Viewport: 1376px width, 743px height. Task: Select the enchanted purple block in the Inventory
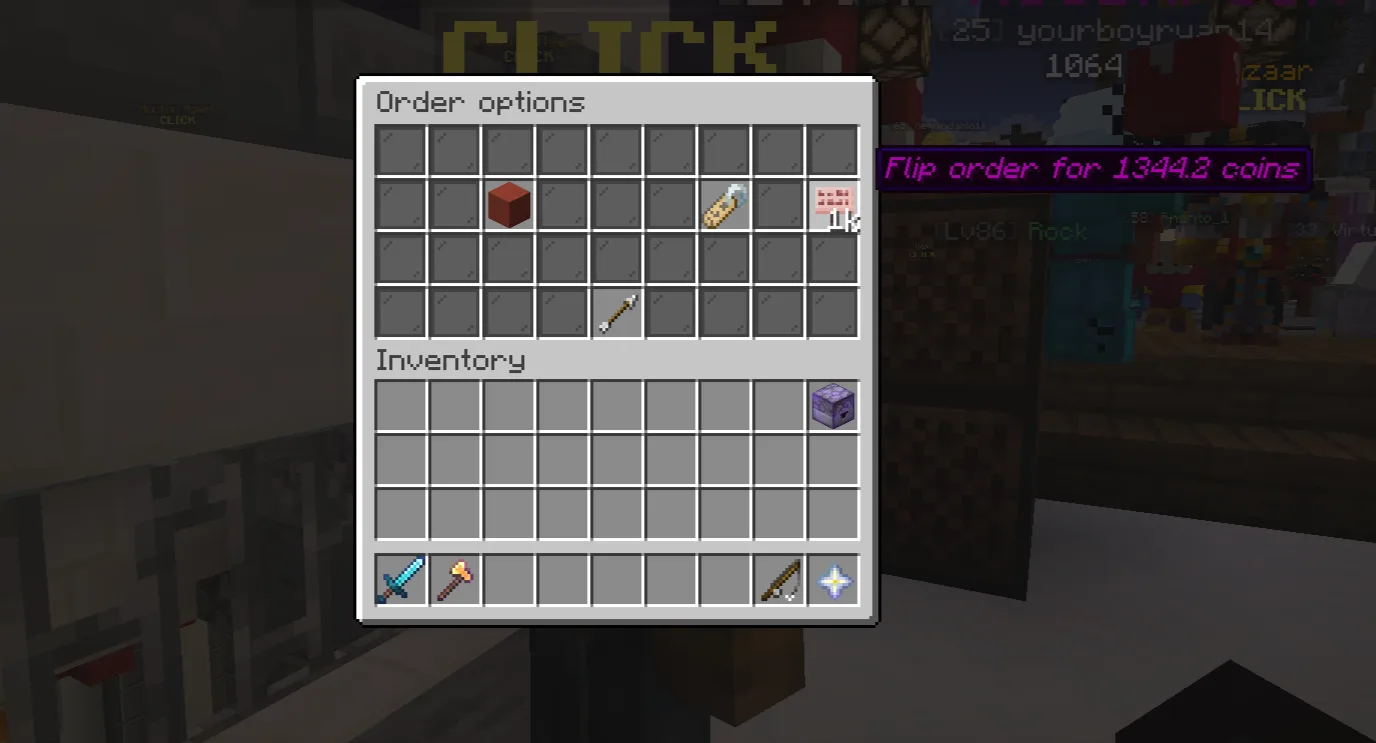pyautogui.click(x=832, y=405)
